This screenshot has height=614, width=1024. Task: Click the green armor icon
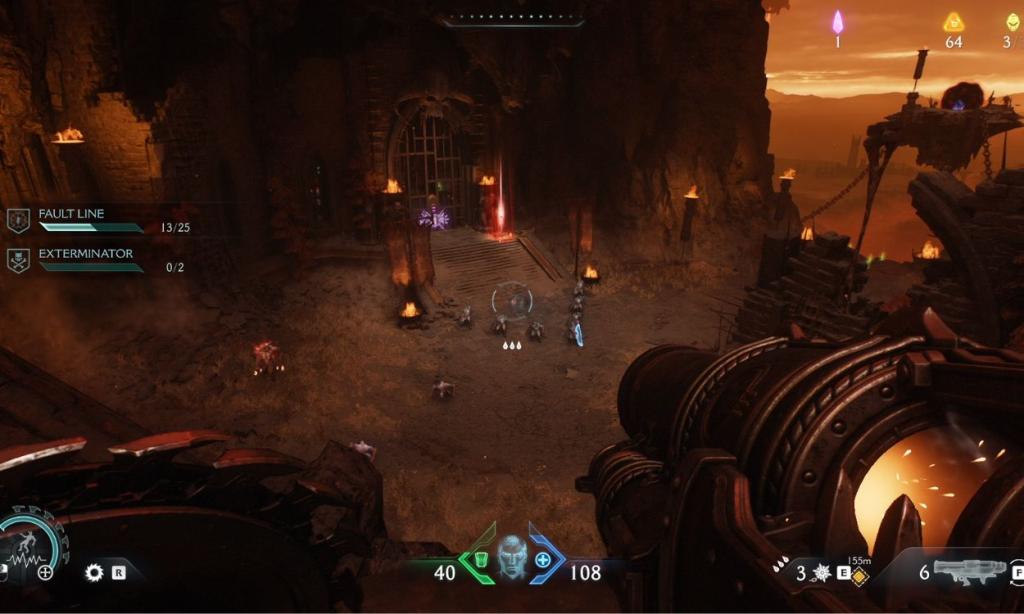pos(479,560)
